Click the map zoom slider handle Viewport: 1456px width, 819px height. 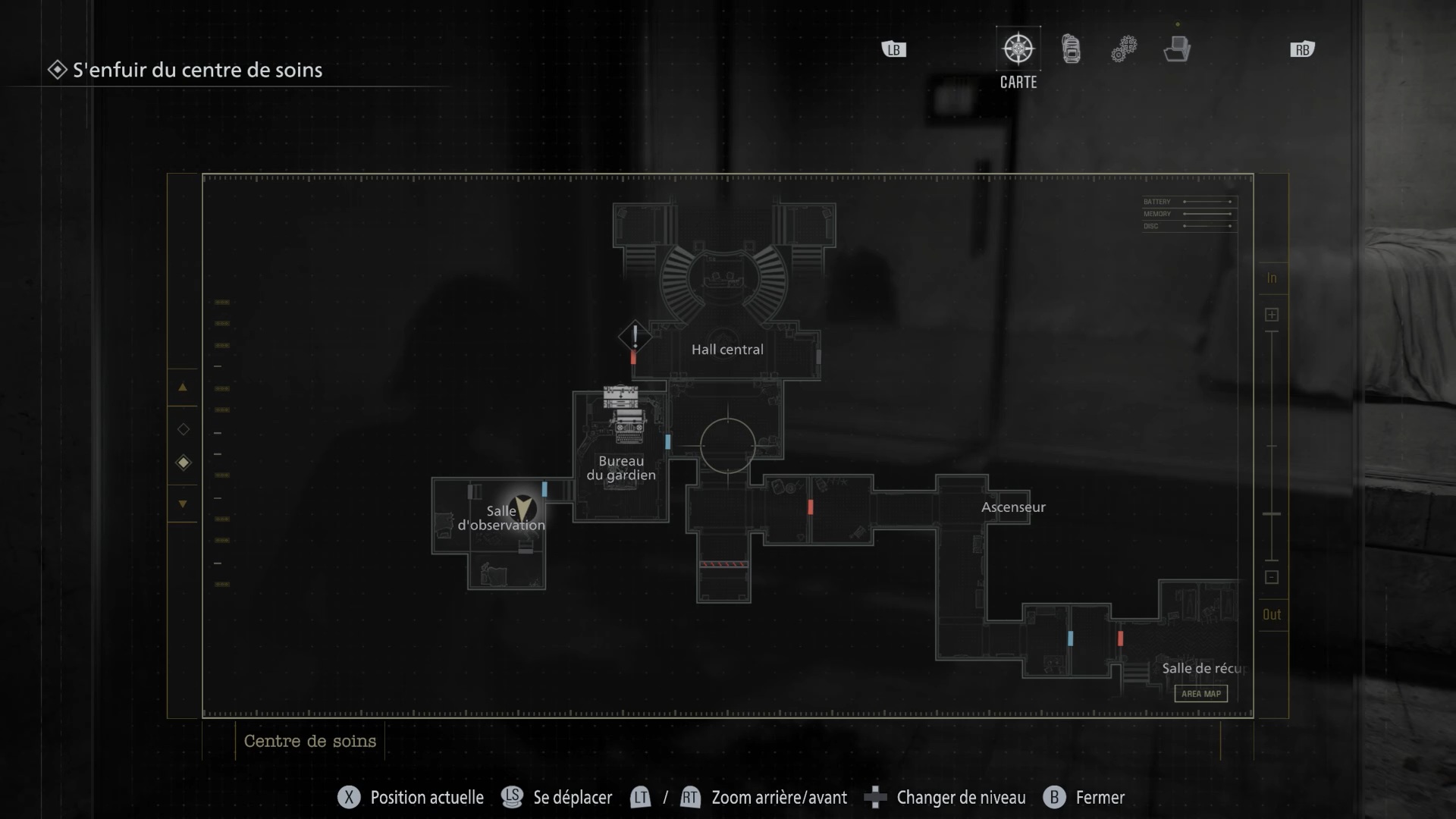1272,514
